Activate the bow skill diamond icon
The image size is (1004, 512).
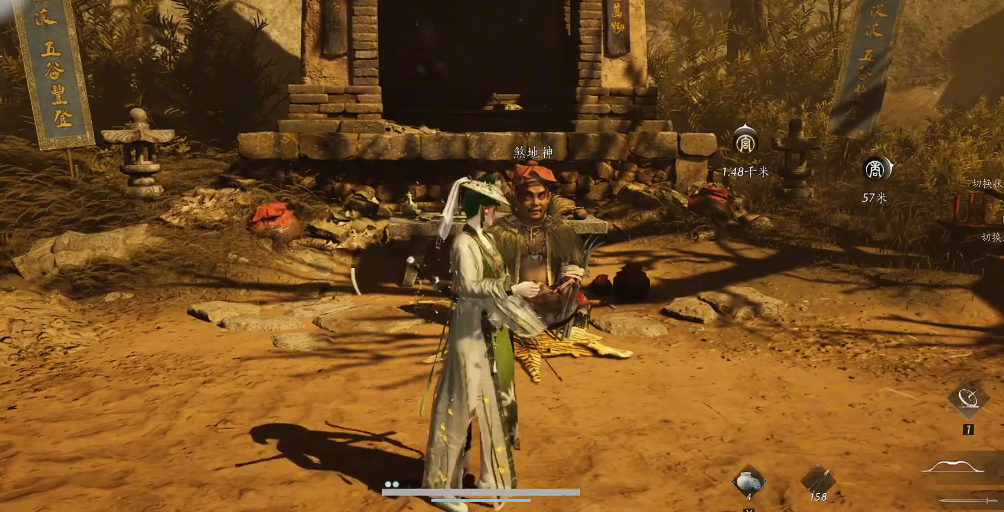(968, 400)
